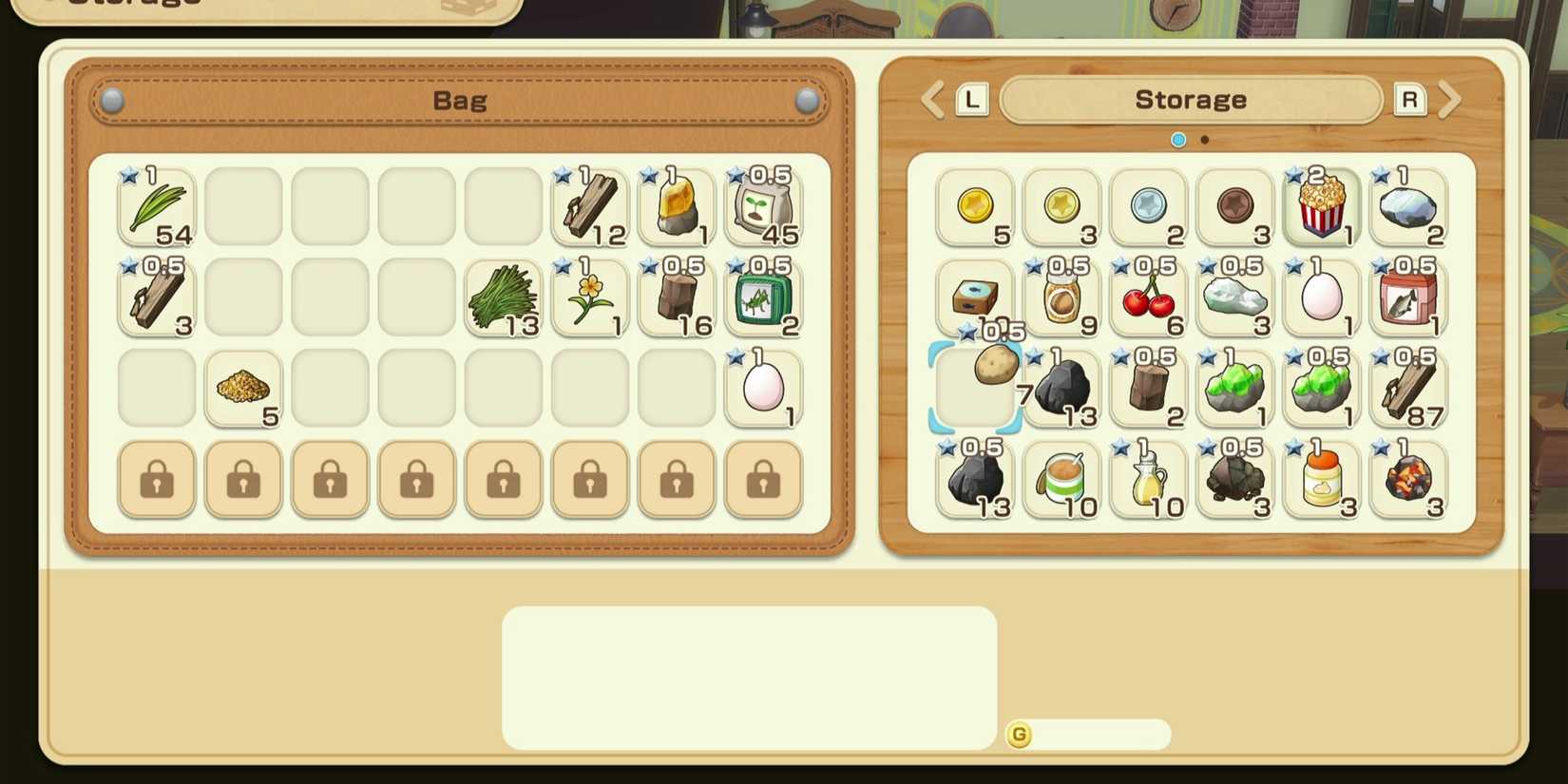Click the middle padlock slot in the Bag
Viewport: 1568px width, 784px height.
pyautogui.click(x=416, y=480)
